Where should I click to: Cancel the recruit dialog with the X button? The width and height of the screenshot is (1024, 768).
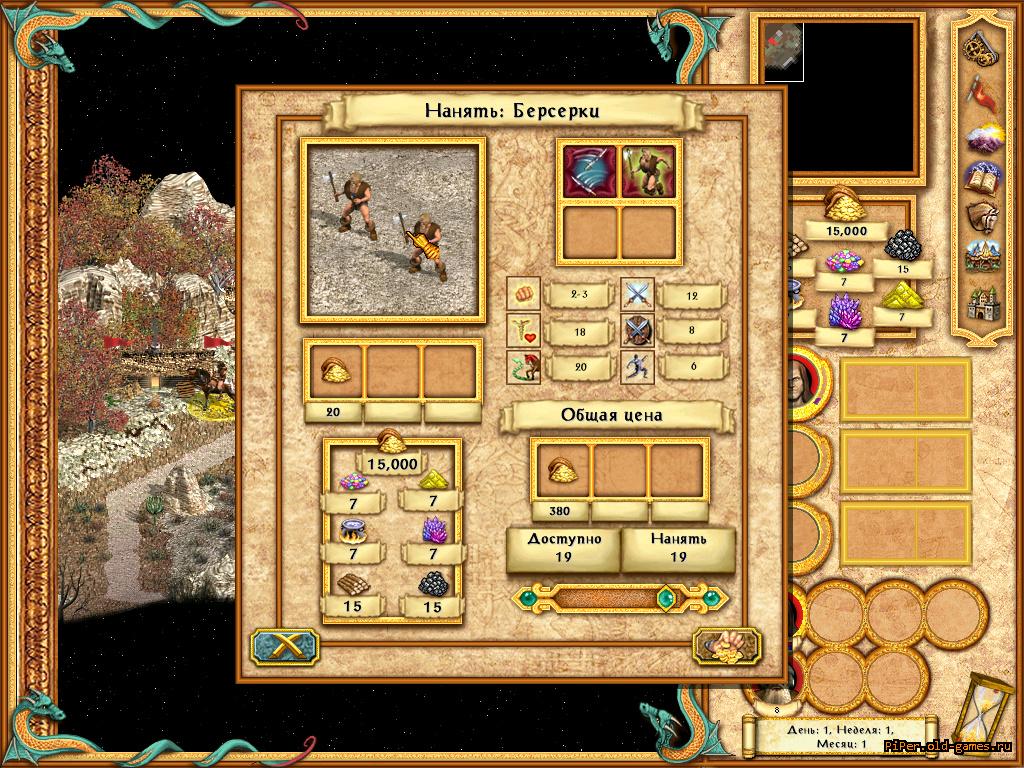[x=277, y=647]
